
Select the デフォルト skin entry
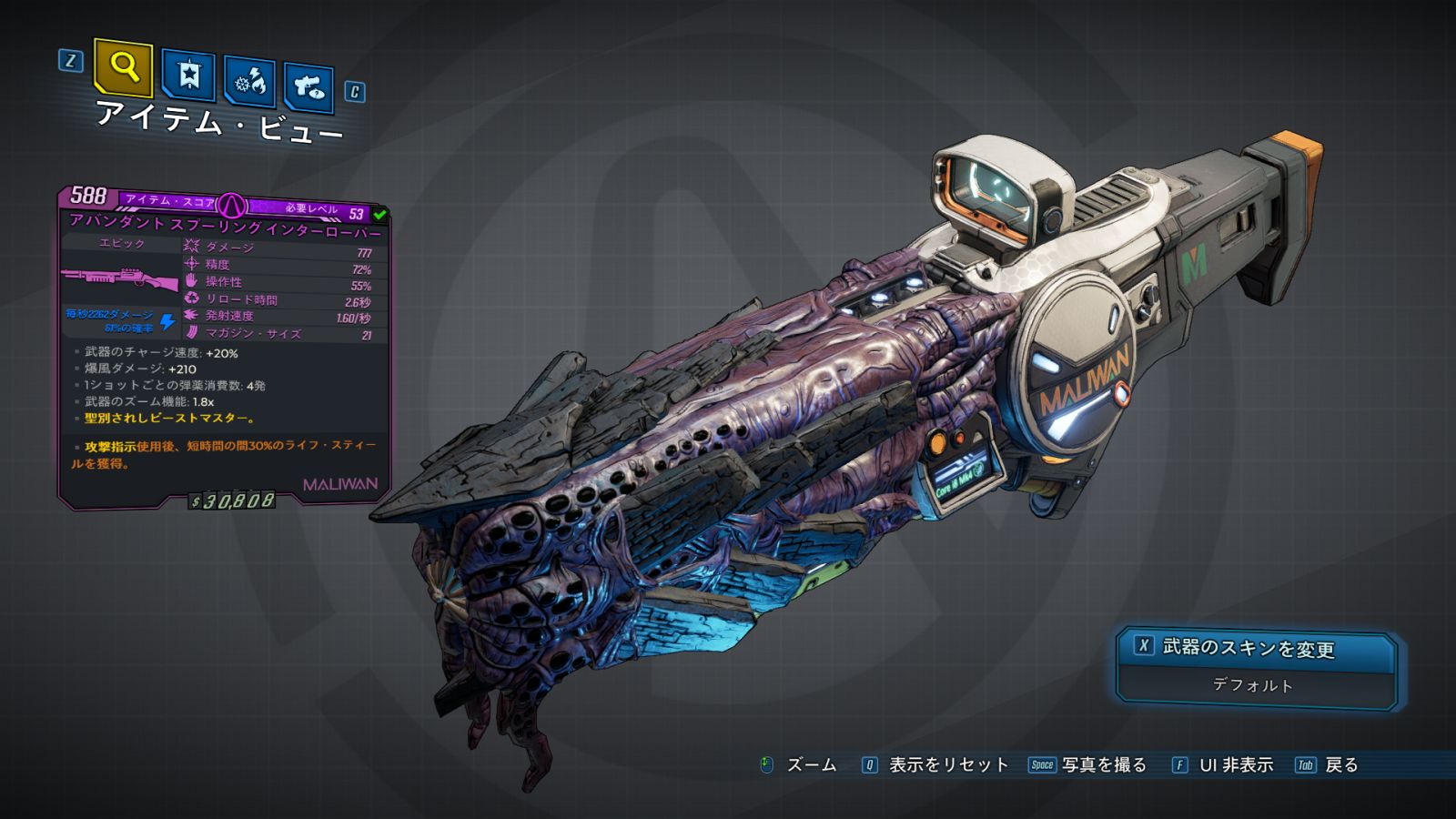coord(1252,685)
